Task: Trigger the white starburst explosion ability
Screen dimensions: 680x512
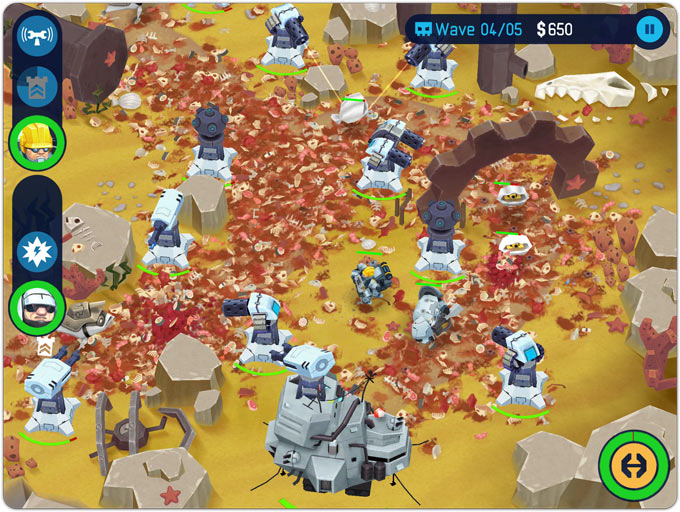Action: [37, 248]
